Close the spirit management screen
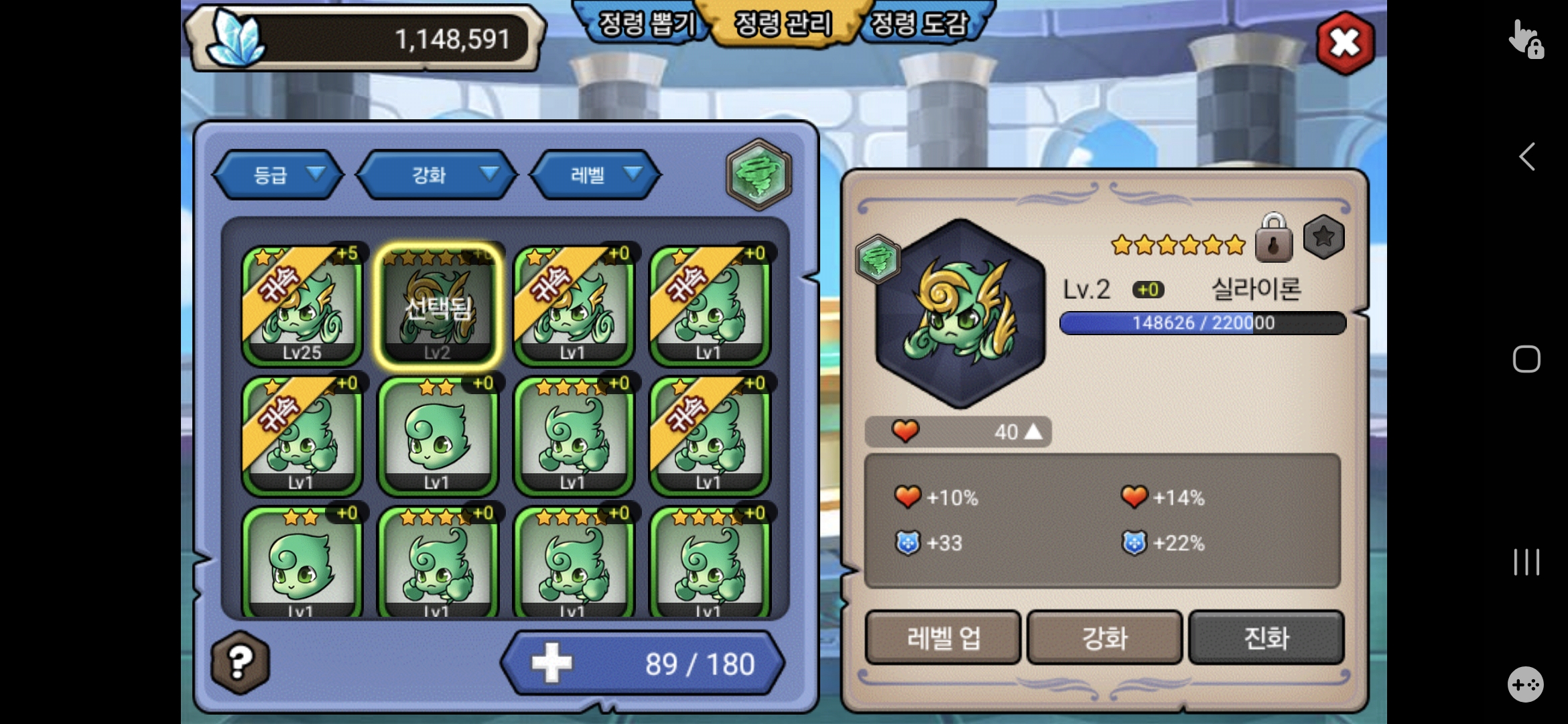 (1345, 43)
